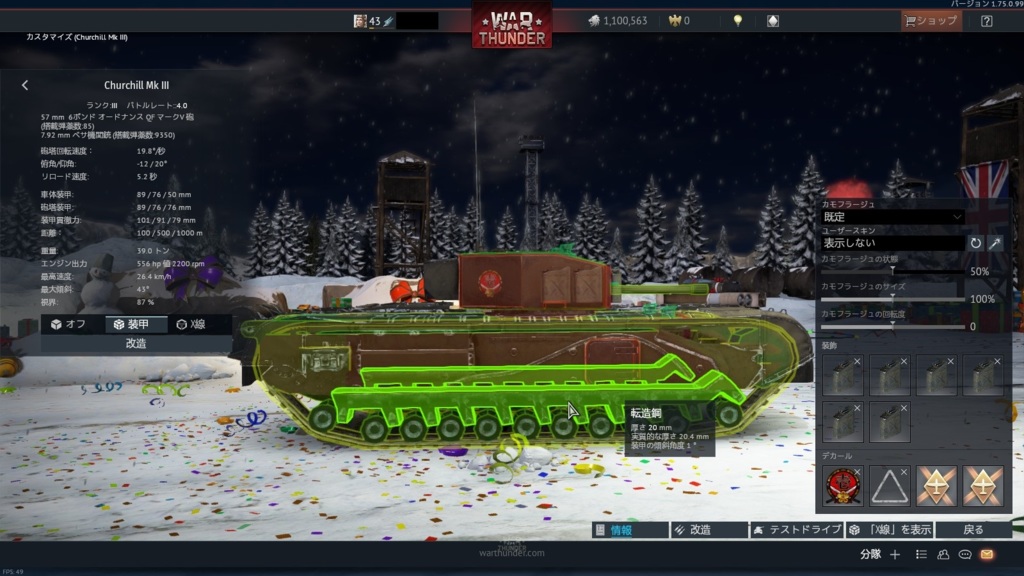Adjust the camouflage rotation slider
This screenshot has height=576, width=1024.
892,325
